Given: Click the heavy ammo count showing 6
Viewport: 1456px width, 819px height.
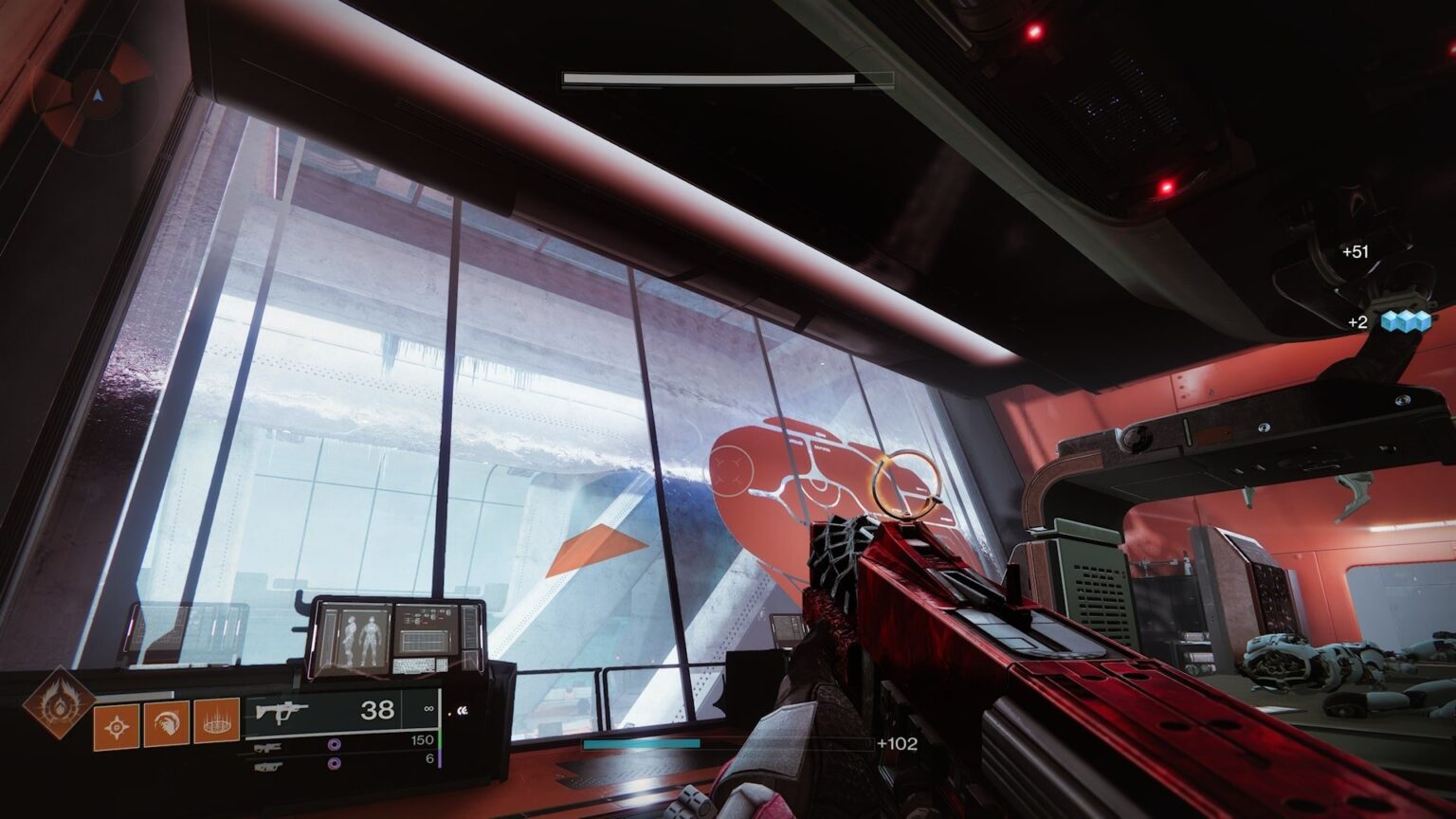Looking at the screenshot, I should point(430,759).
